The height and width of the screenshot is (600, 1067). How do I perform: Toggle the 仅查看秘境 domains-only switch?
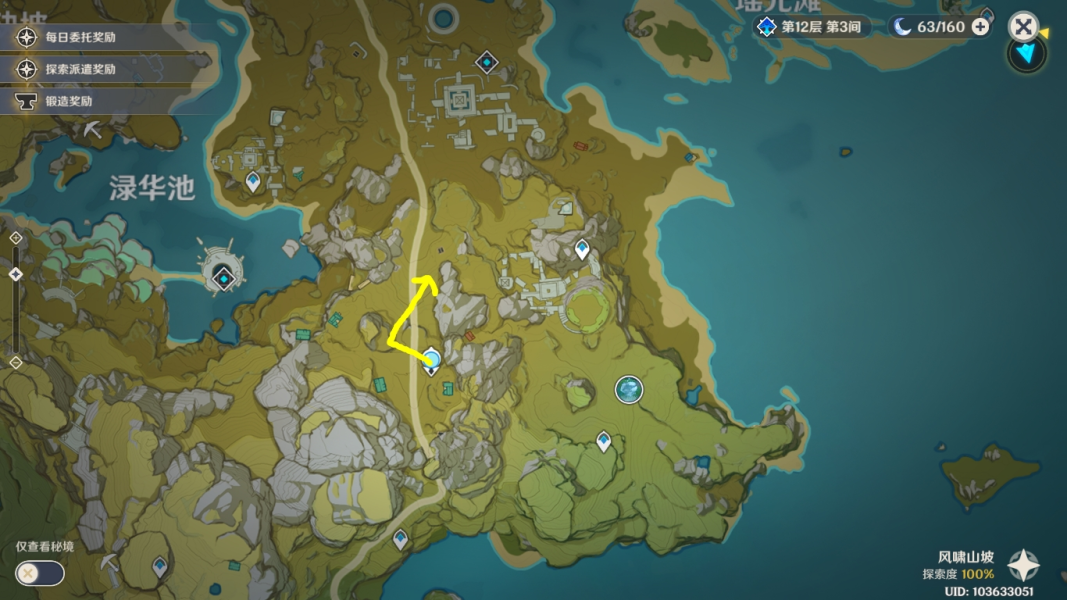click(40, 573)
